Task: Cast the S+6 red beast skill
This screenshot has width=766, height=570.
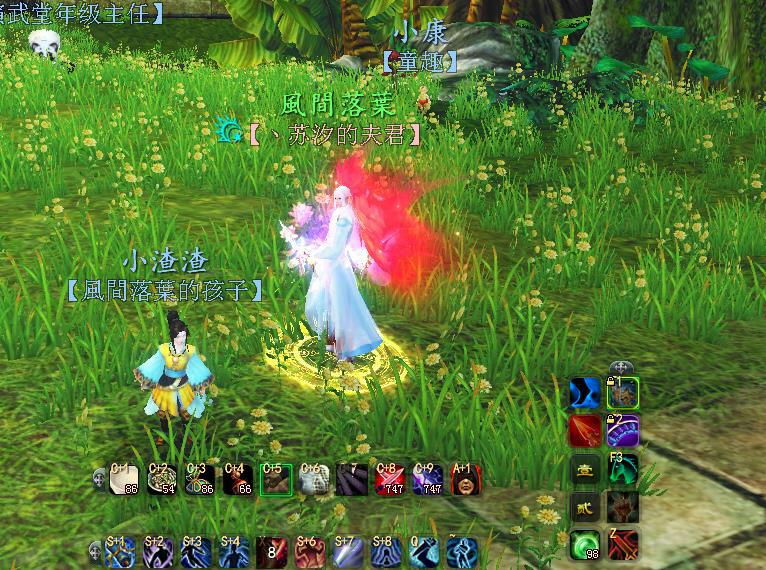Action: tap(310, 552)
